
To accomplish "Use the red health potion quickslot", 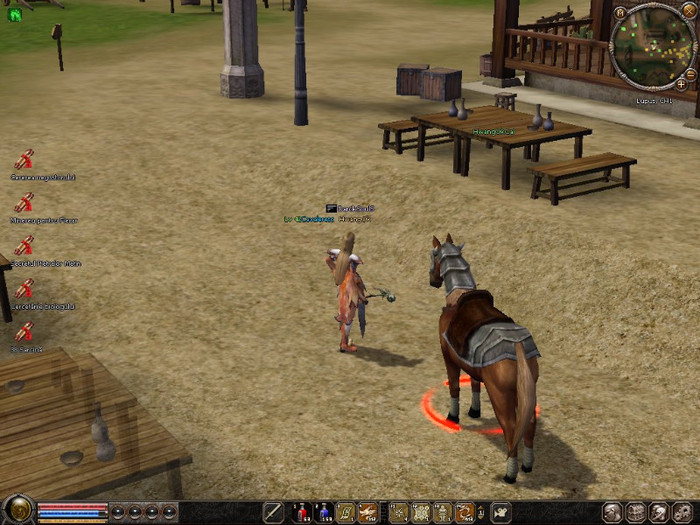I will 301,512.
